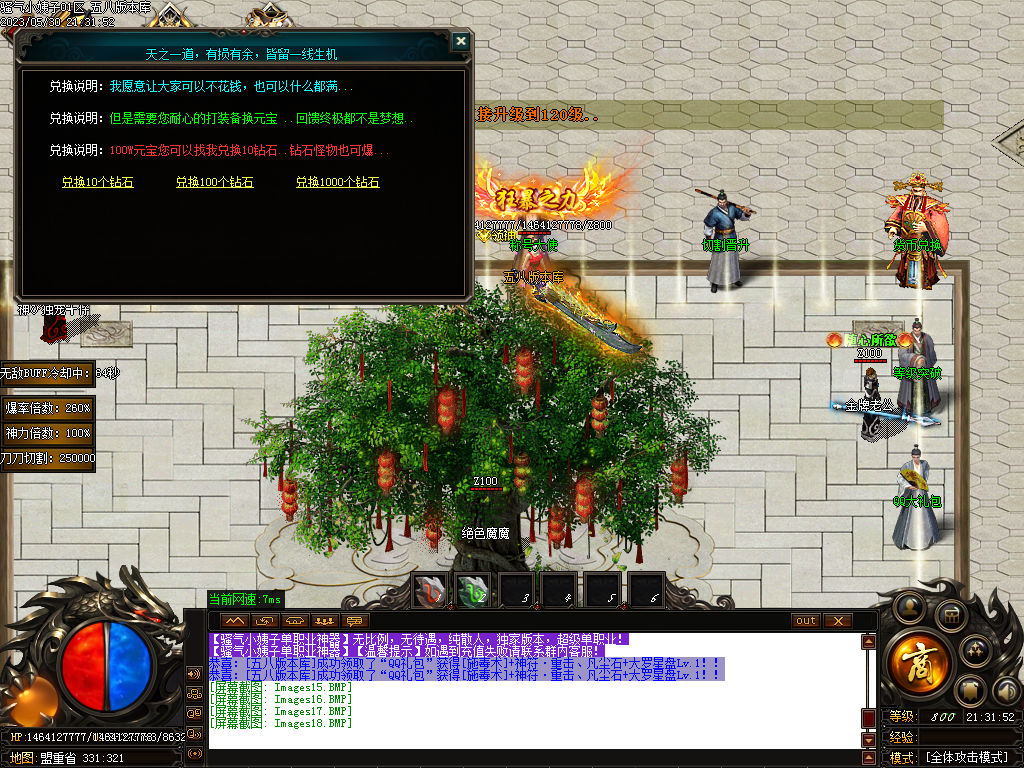Open the banner guild icon
This screenshot has width=1024, height=768.
968,691
